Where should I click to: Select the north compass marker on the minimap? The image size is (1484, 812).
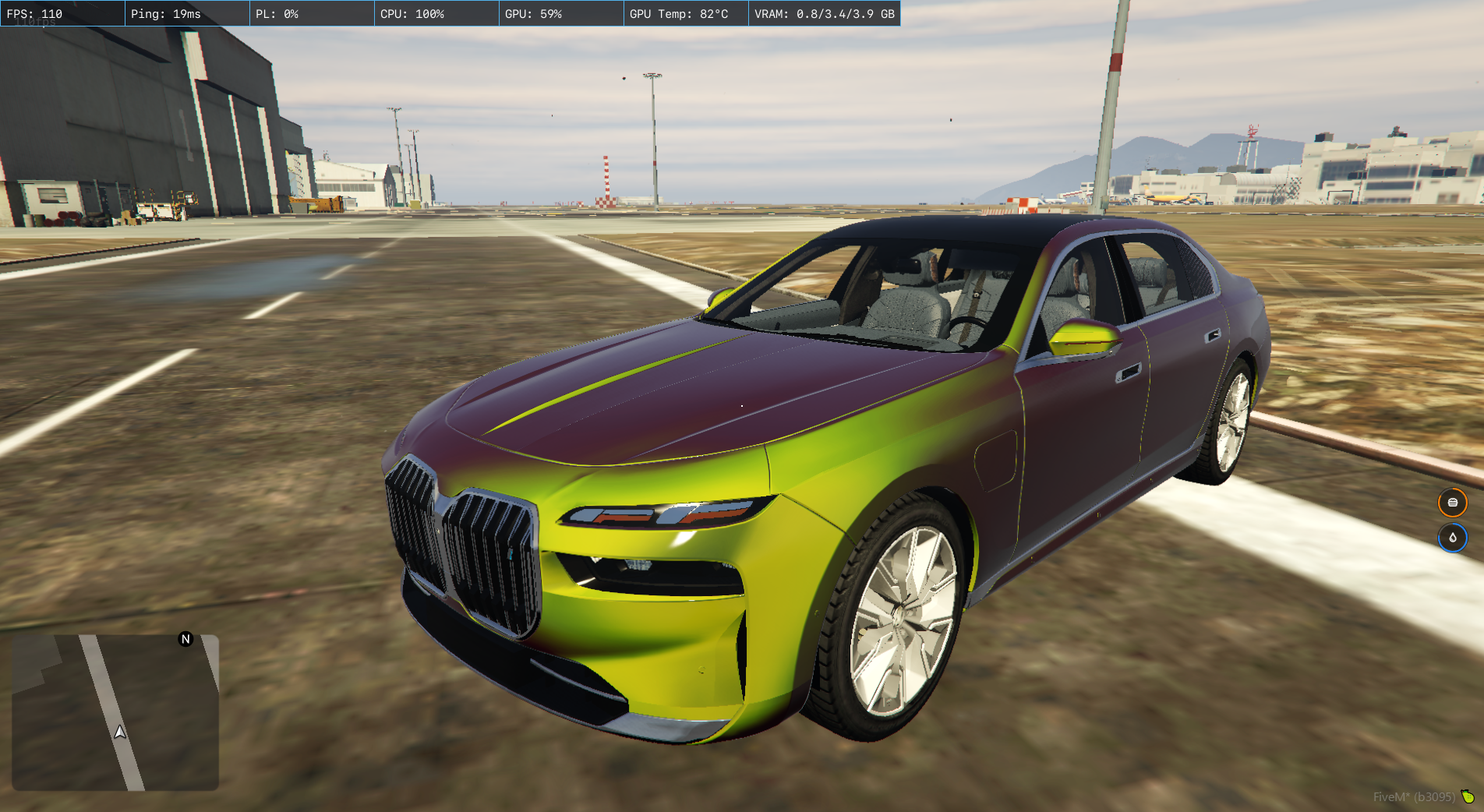[185, 639]
